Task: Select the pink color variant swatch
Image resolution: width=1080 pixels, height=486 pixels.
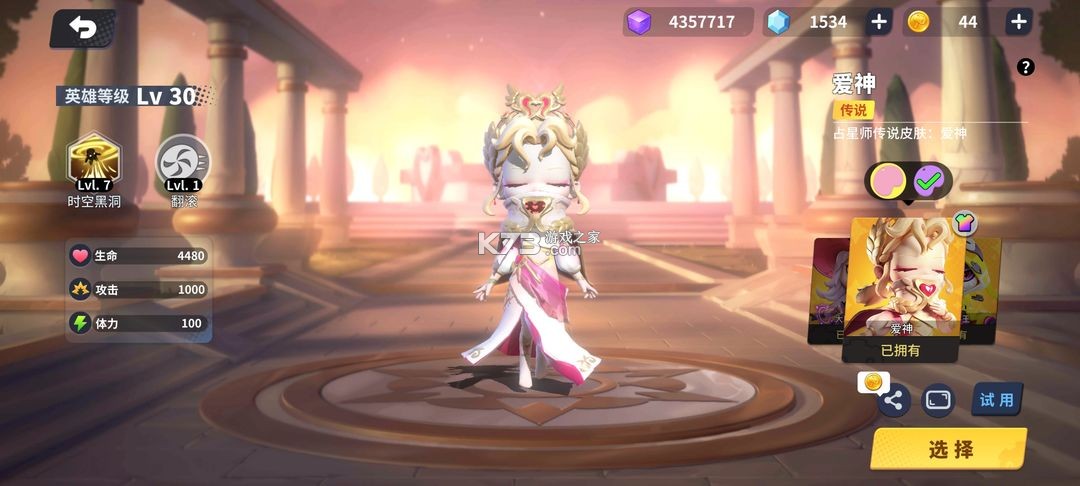Action: 888,181
